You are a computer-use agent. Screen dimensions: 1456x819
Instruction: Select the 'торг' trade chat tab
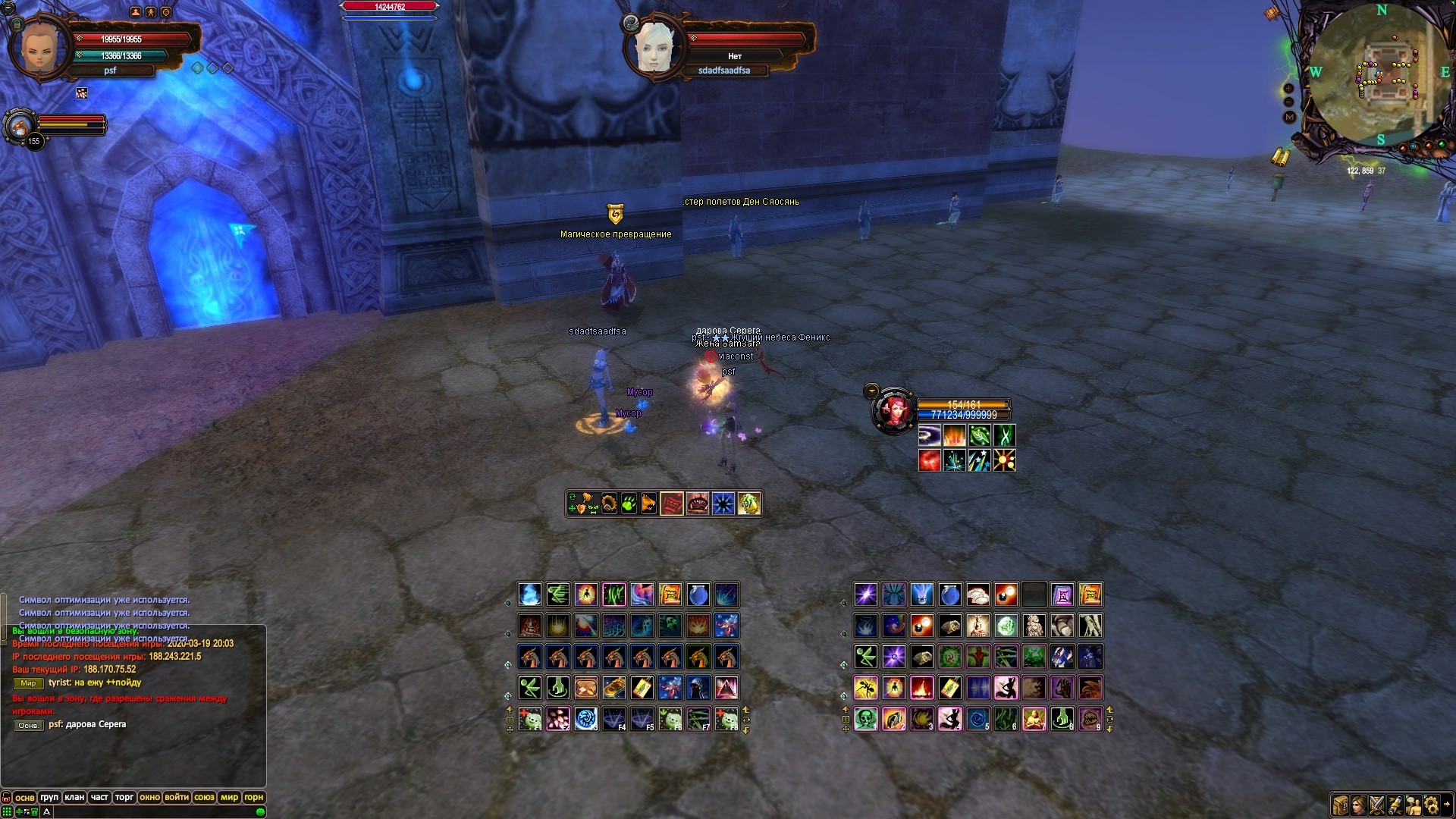[124, 797]
